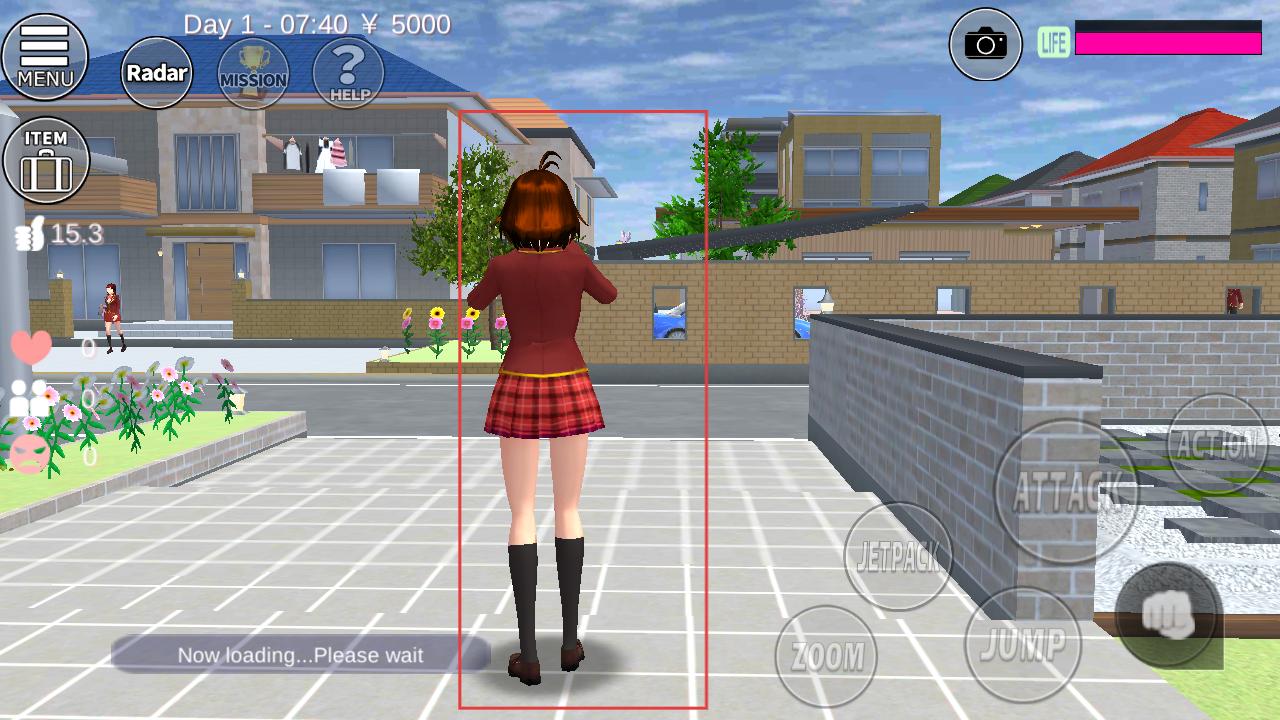Tap the ATTACK button

[1066, 490]
